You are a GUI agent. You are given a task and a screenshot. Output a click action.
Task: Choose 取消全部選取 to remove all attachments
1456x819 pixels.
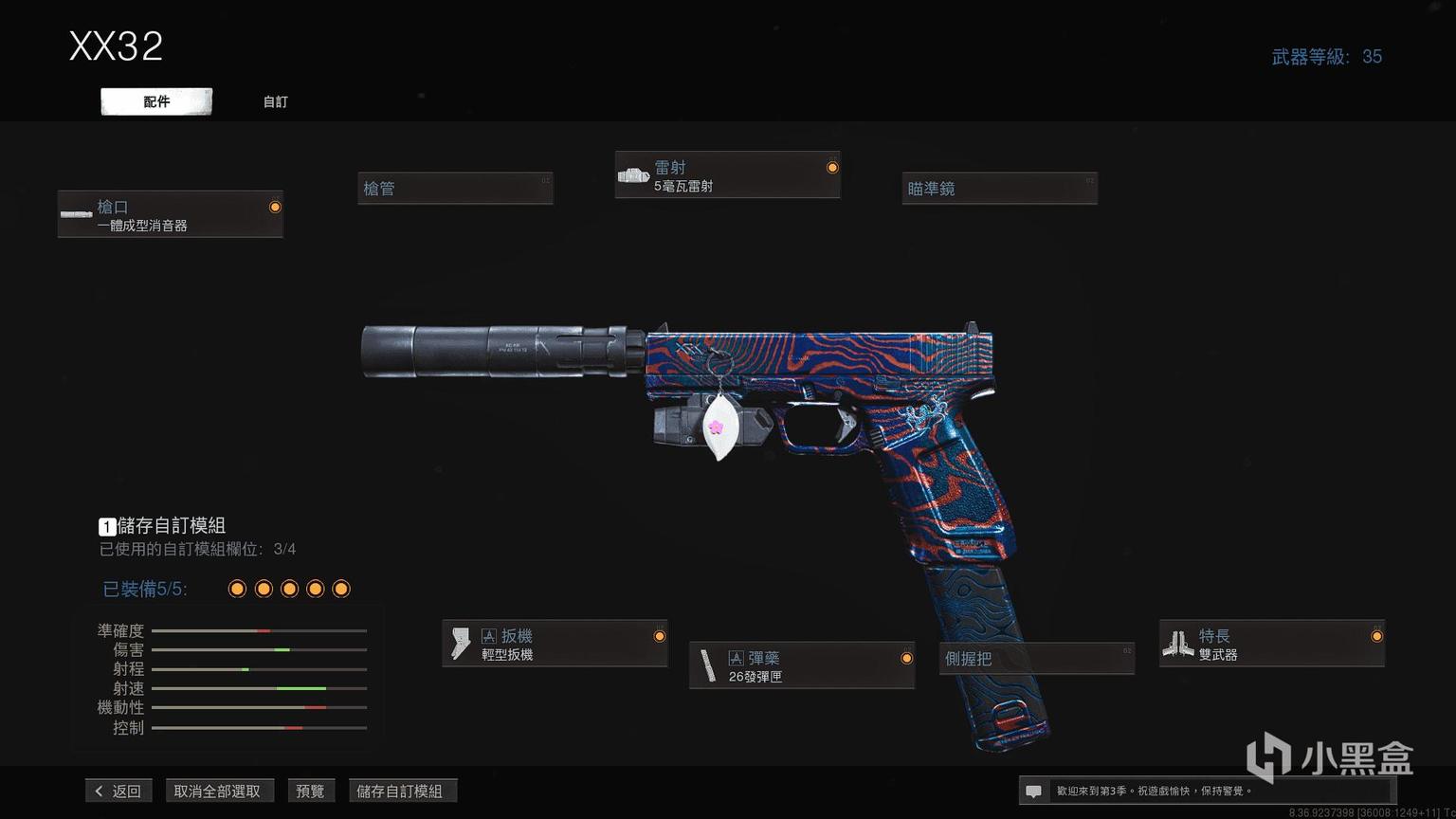click(217, 791)
